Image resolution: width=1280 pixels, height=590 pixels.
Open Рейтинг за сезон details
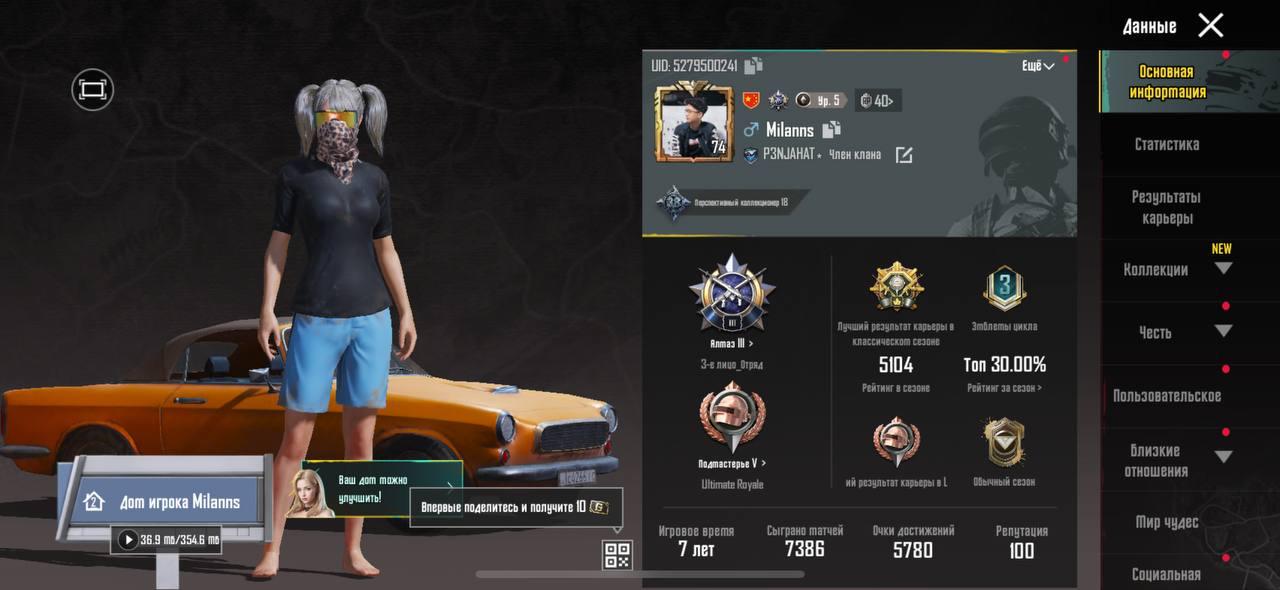pos(1004,388)
